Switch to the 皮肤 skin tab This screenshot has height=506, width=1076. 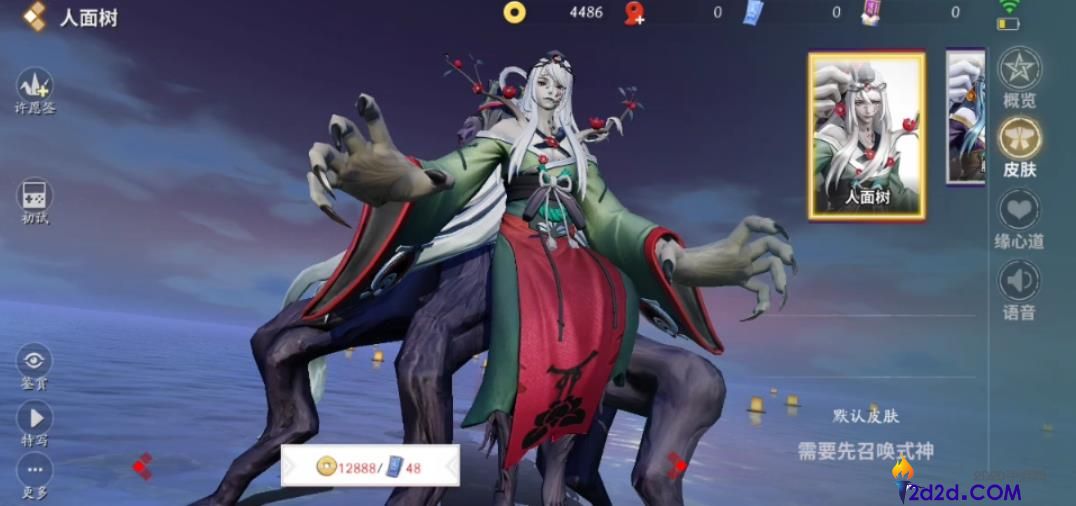tap(1019, 140)
